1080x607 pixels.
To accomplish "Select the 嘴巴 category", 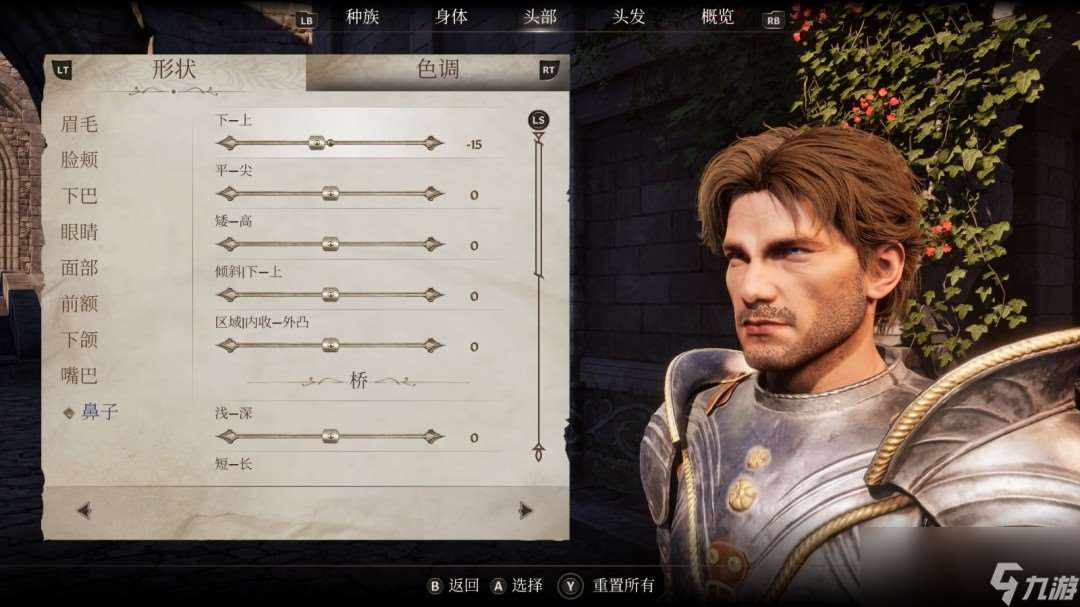I will pos(79,376).
